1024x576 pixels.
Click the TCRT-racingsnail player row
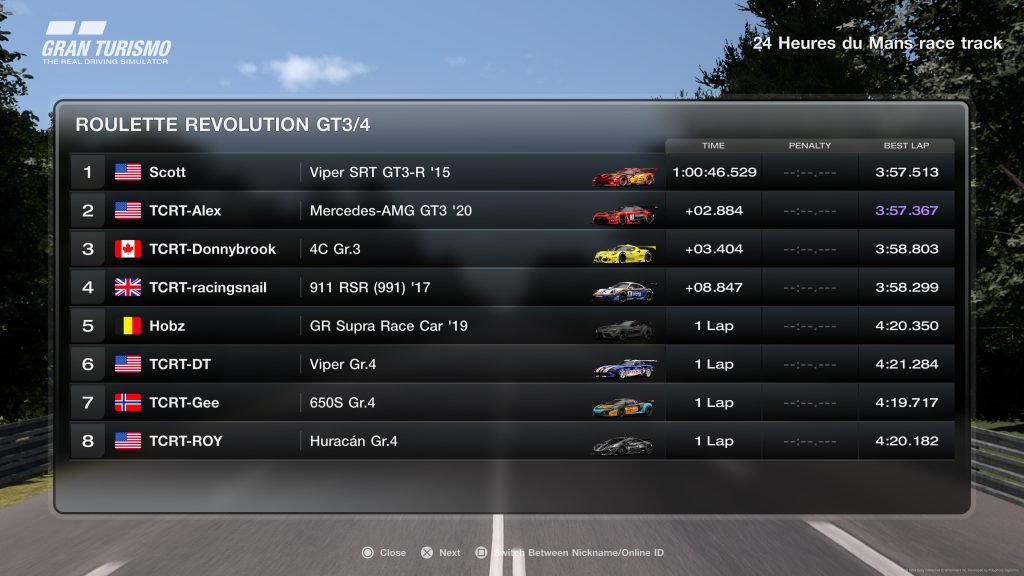511,288
